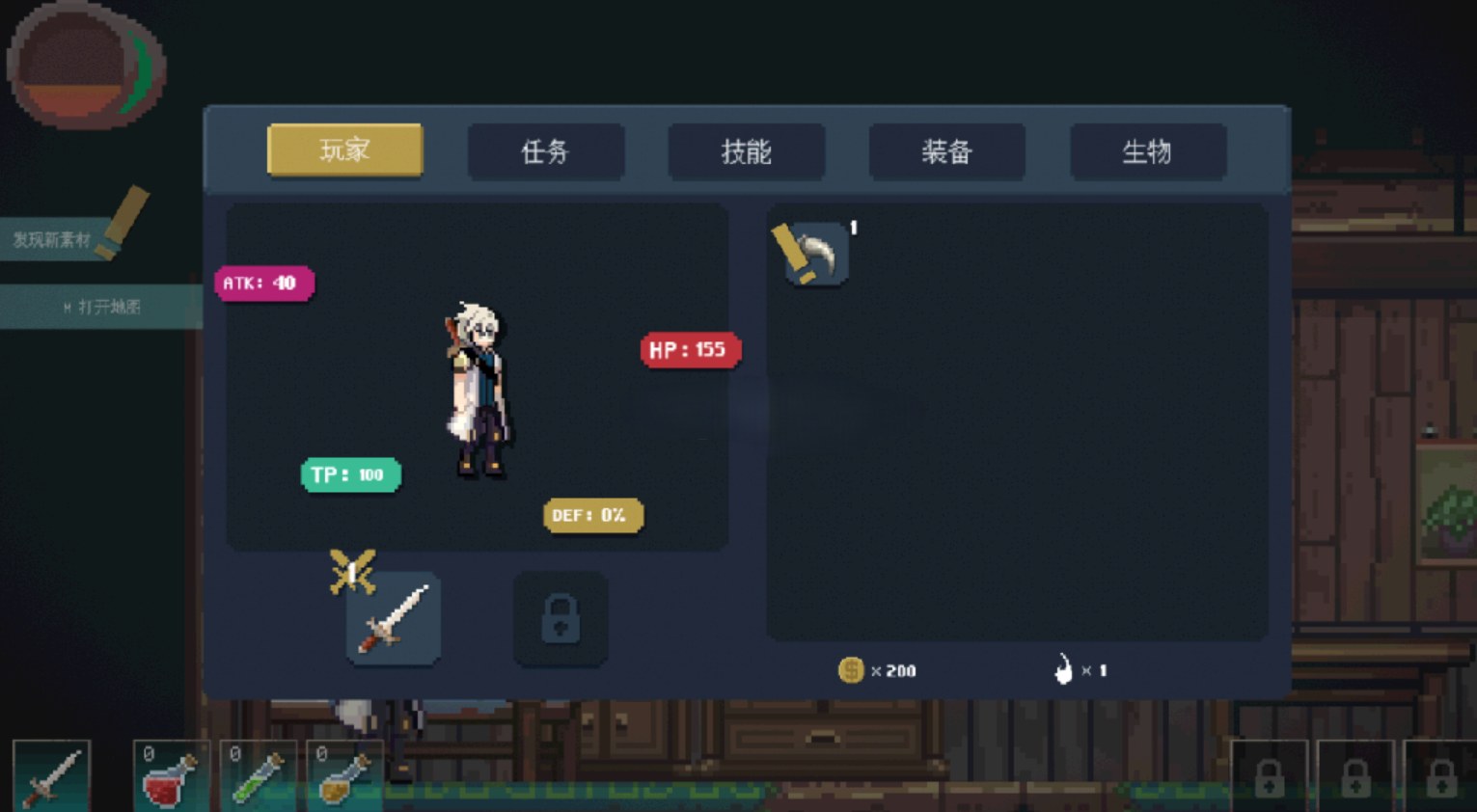
Task: Click the HP: 155 stat badge
Action: [x=691, y=350]
